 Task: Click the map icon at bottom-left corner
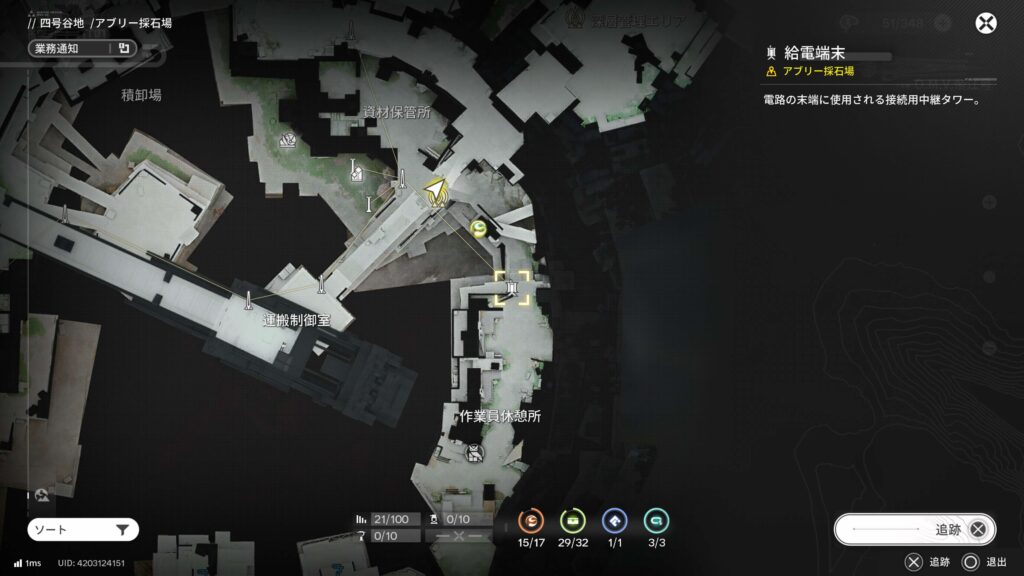41,495
